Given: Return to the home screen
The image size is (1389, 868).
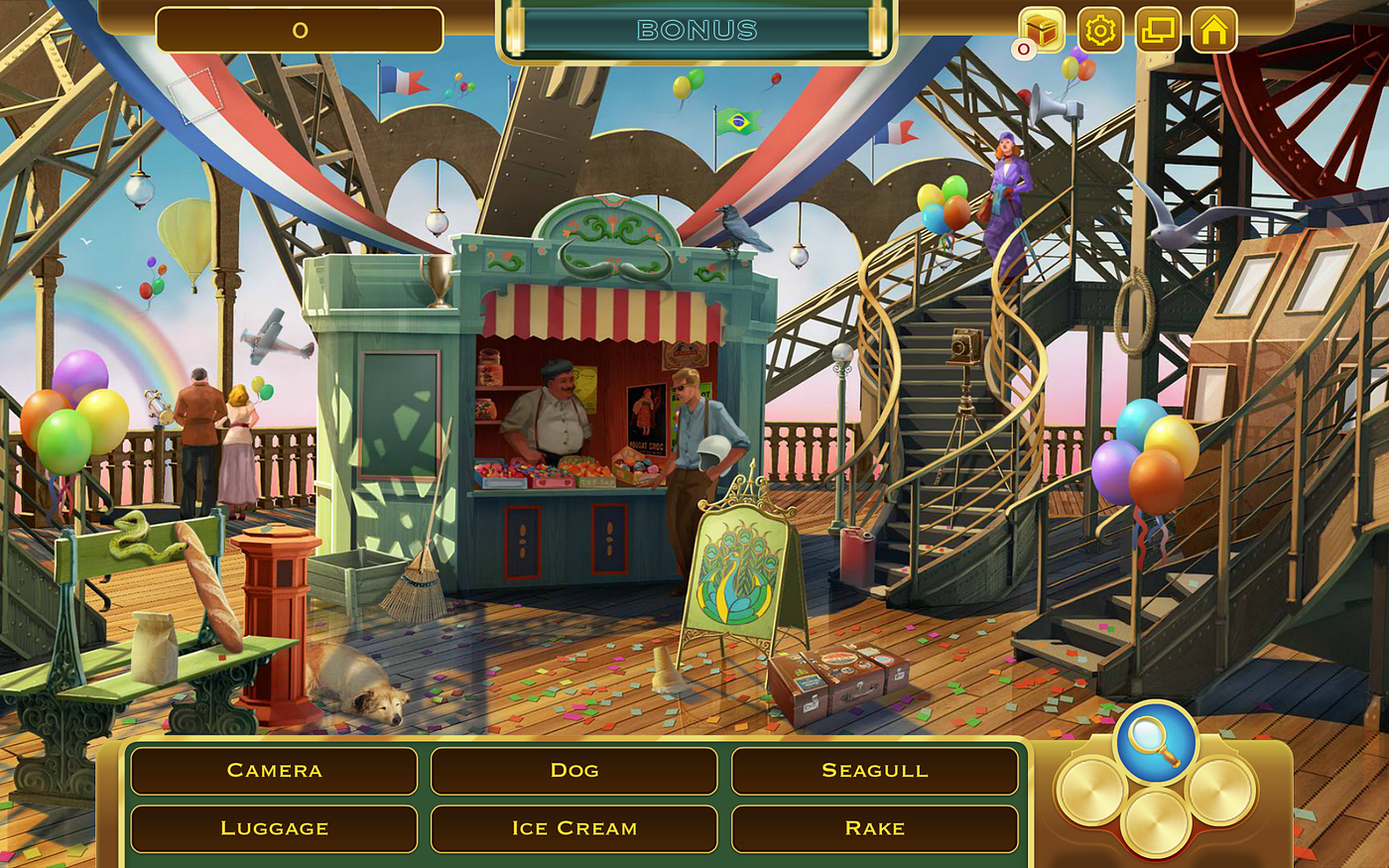Looking at the screenshot, I should point(1213,31).
